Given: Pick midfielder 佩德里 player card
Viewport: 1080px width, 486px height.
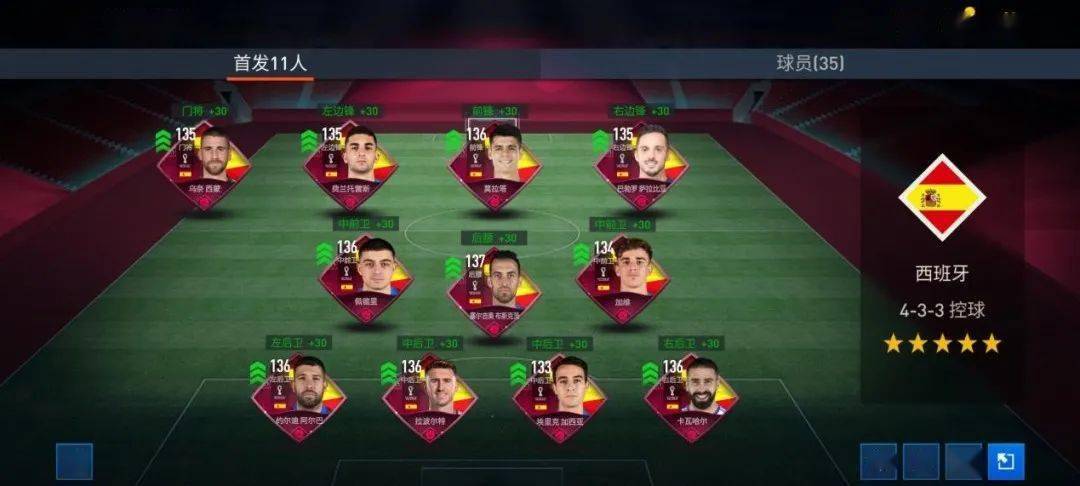Looking at the screenshot, I should pyautogui.click(x=366, y=277).
